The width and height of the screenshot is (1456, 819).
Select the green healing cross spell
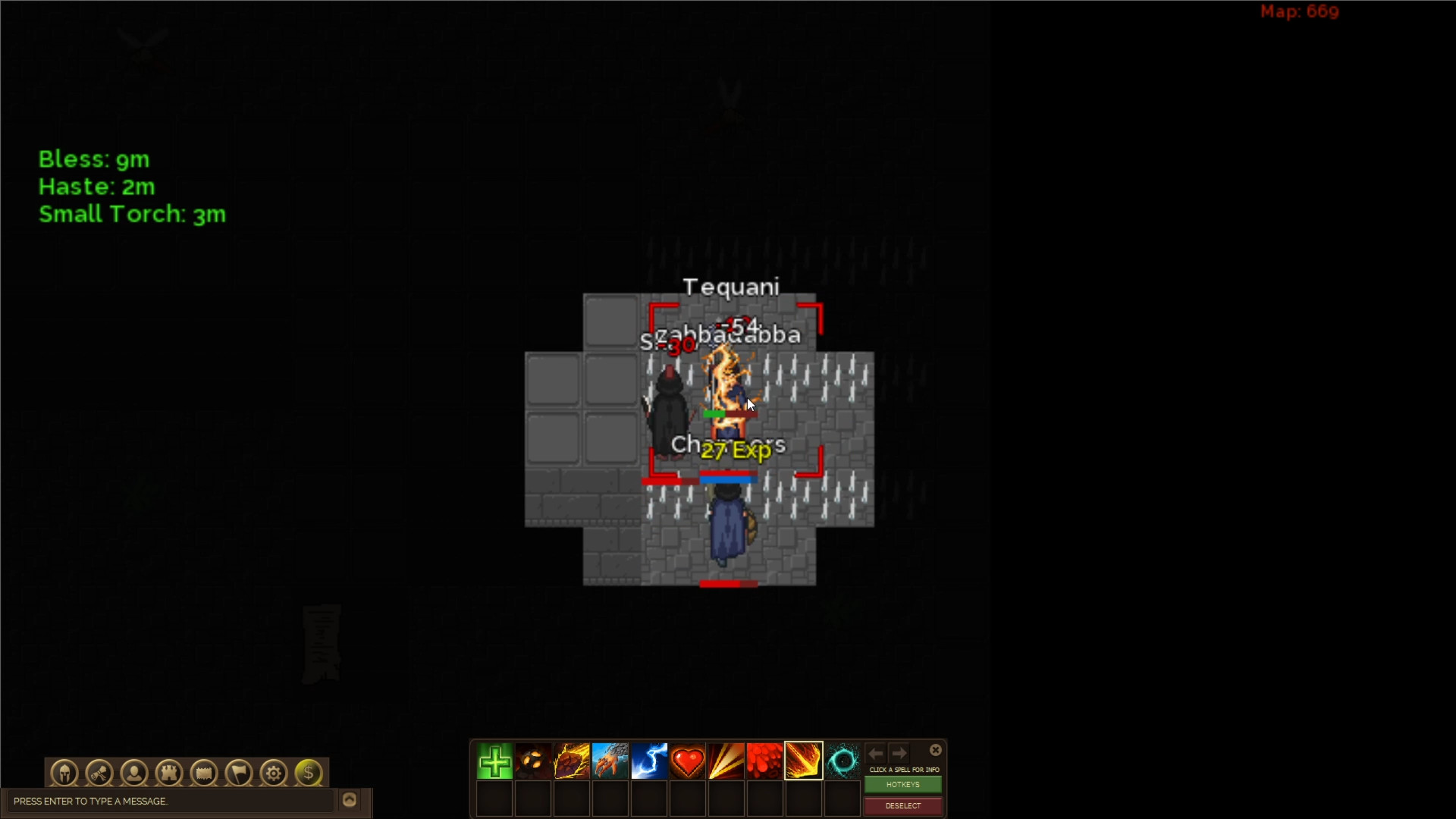click(x=494, y=761)
